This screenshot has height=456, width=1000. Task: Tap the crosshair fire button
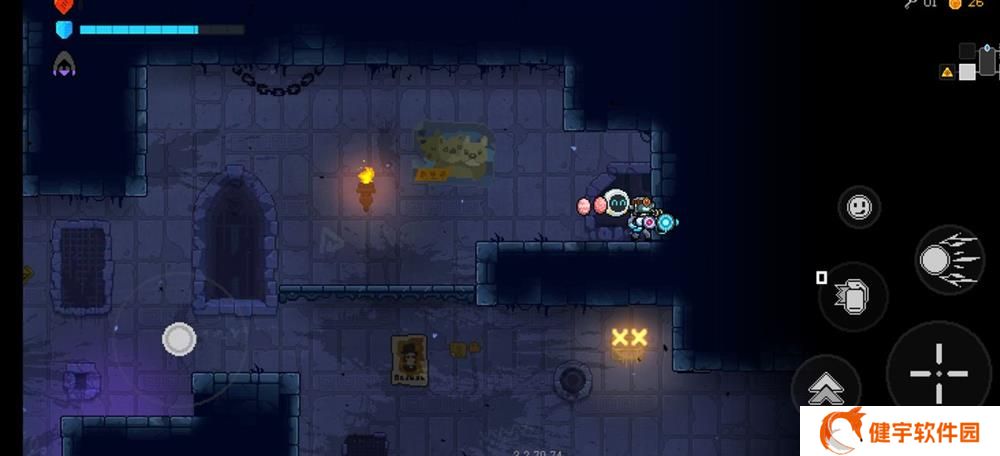click(939, 372)
